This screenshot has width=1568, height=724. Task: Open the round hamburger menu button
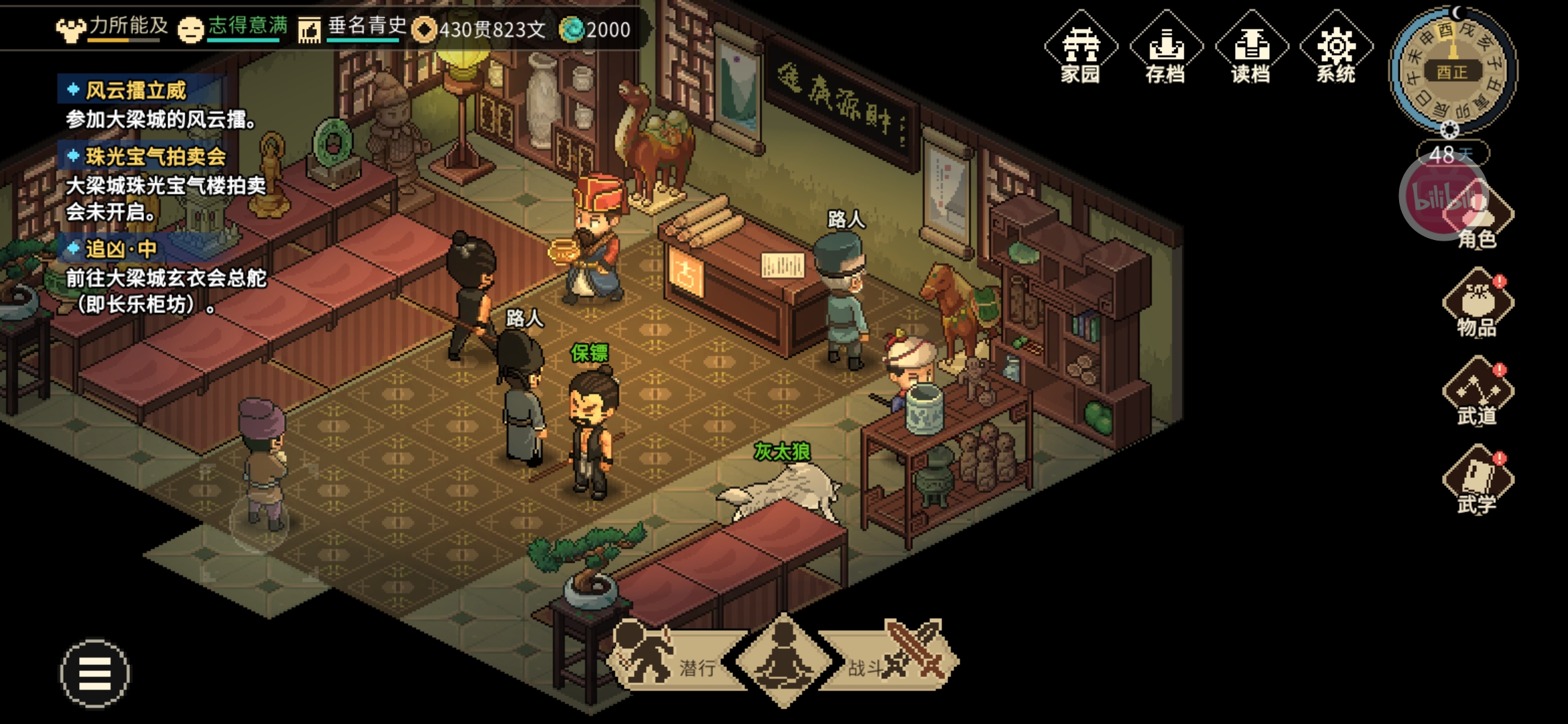click(95, 673)
